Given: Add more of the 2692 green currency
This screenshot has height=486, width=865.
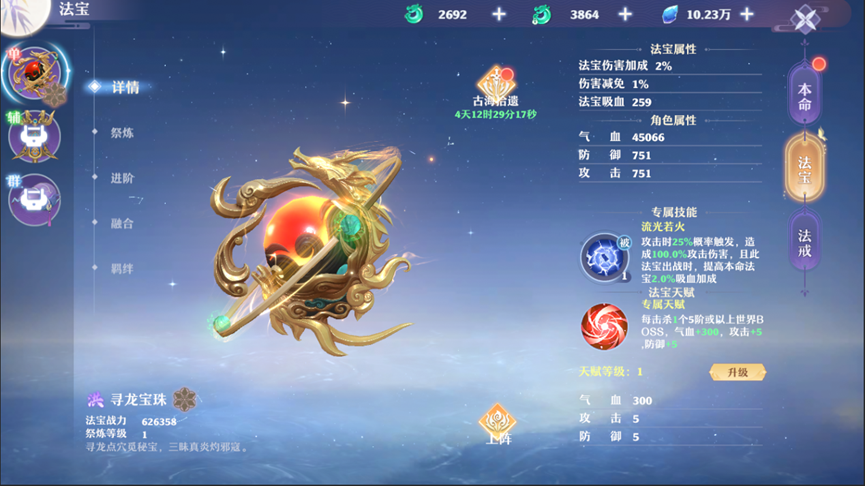Looking at the screenshot, I should (499, 14).
